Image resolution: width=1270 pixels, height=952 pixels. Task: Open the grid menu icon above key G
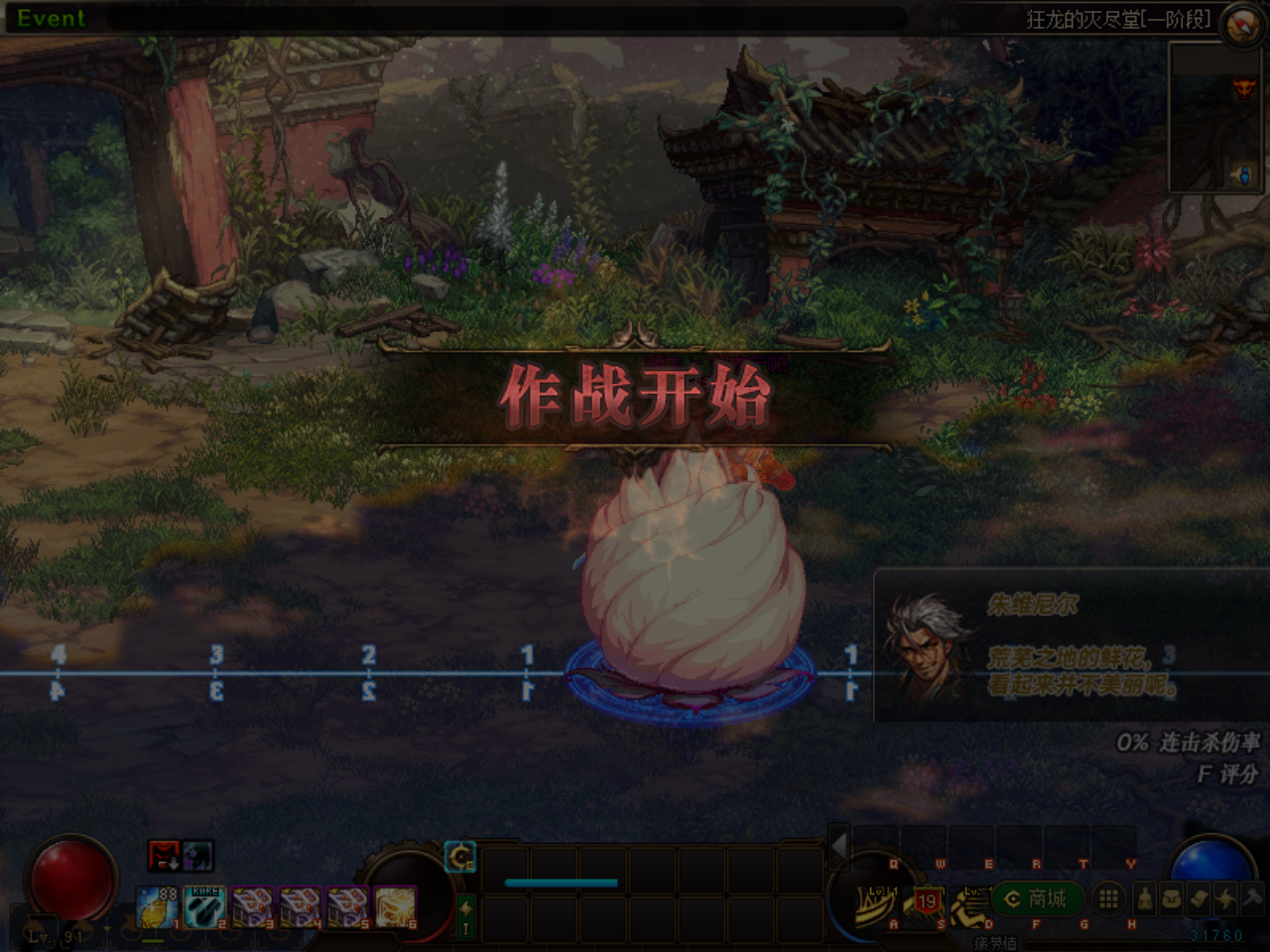(x=1108, y=897)
